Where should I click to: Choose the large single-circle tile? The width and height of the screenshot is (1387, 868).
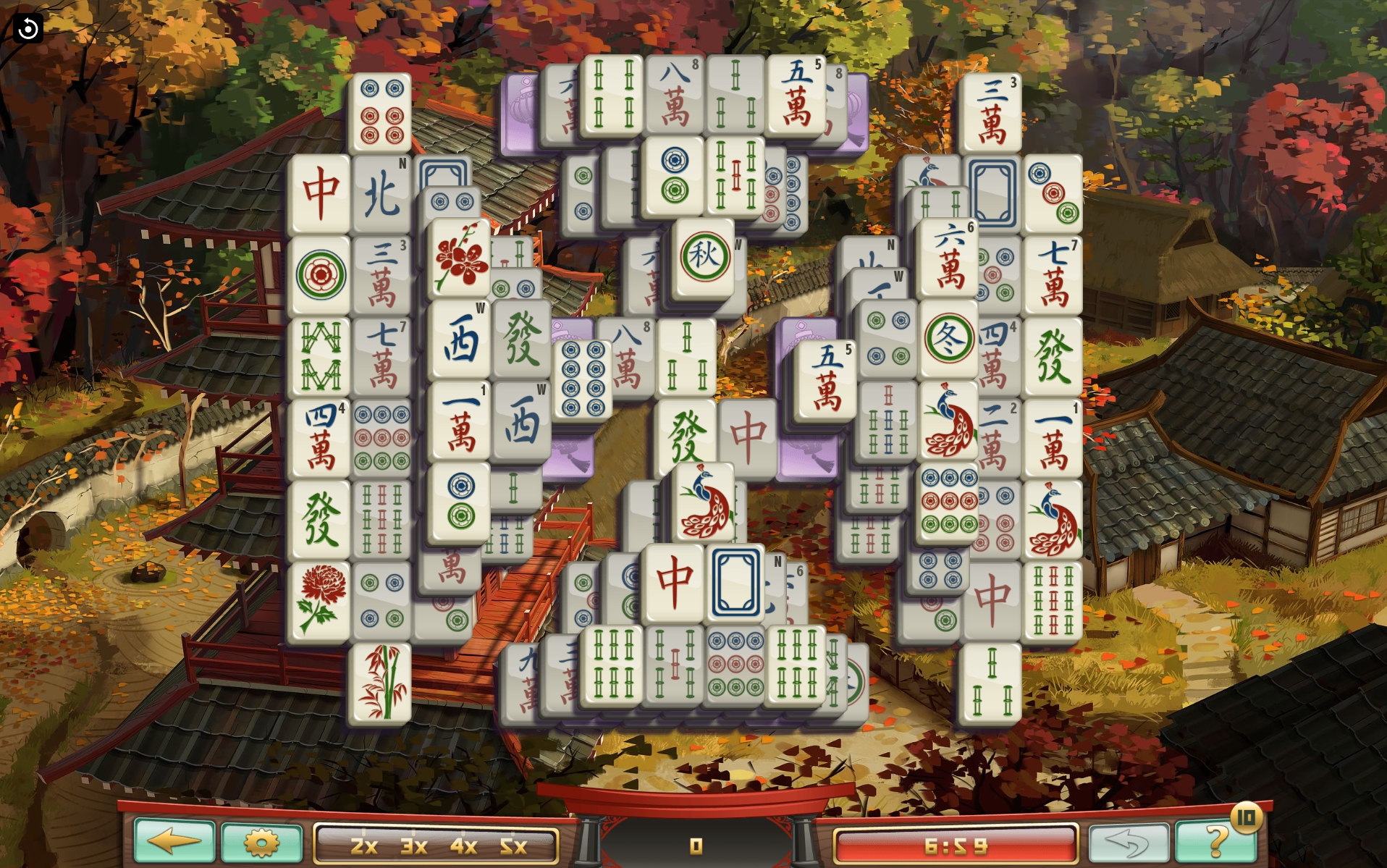[x=320, y=275]
